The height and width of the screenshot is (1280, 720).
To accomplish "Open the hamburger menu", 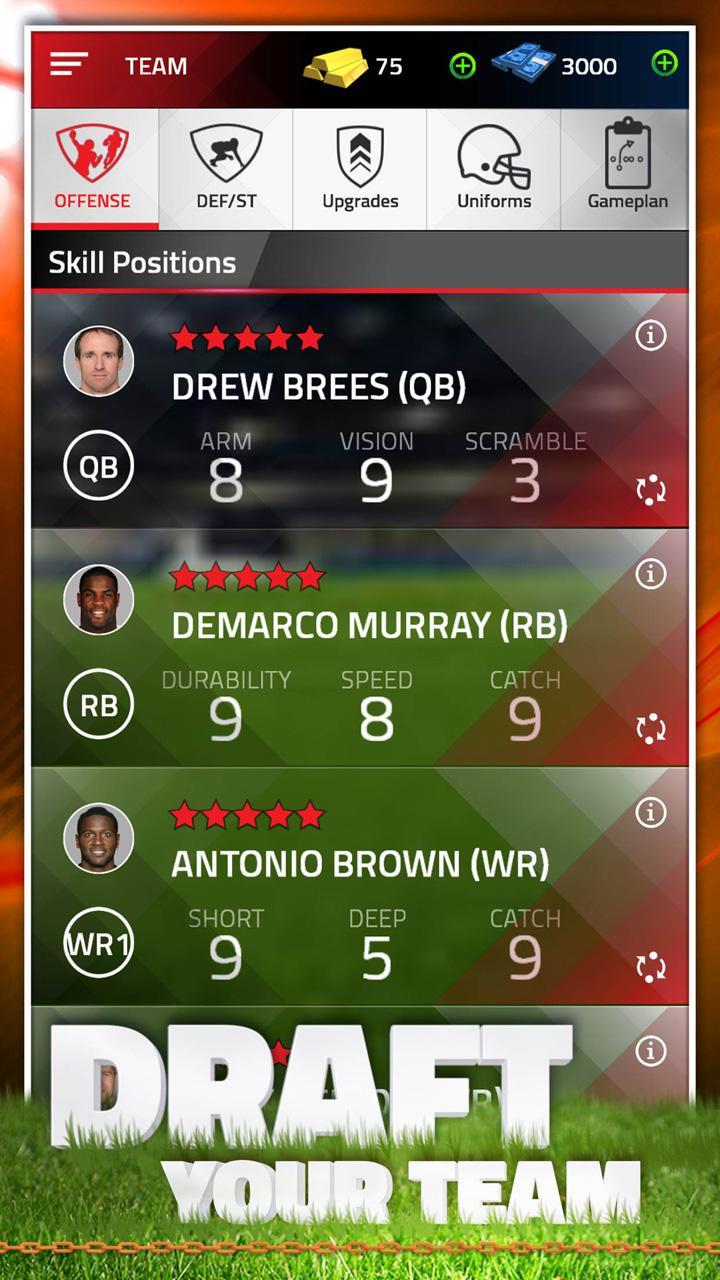I will click(x=69, y=66).
